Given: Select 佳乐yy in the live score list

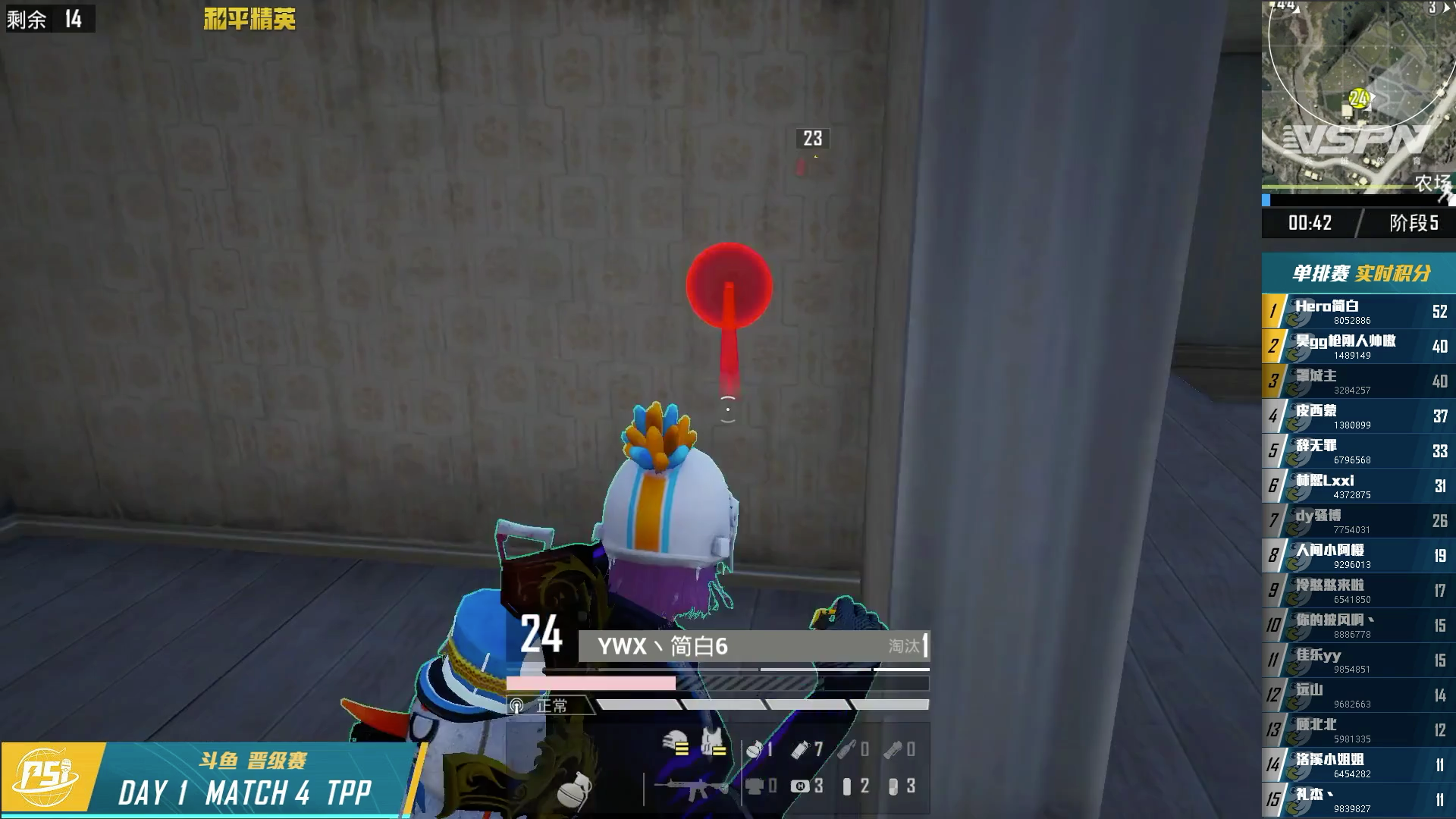Looking at the screenshot, I should click(x=1358, y=661).
